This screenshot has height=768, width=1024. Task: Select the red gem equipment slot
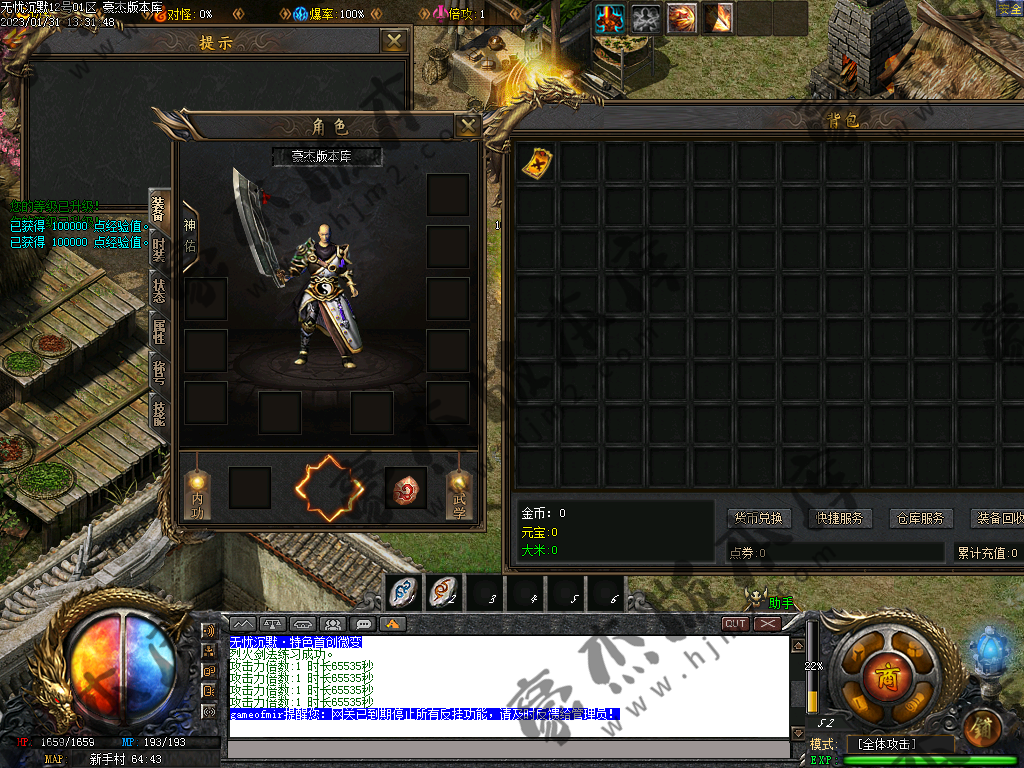click(406, 488)
